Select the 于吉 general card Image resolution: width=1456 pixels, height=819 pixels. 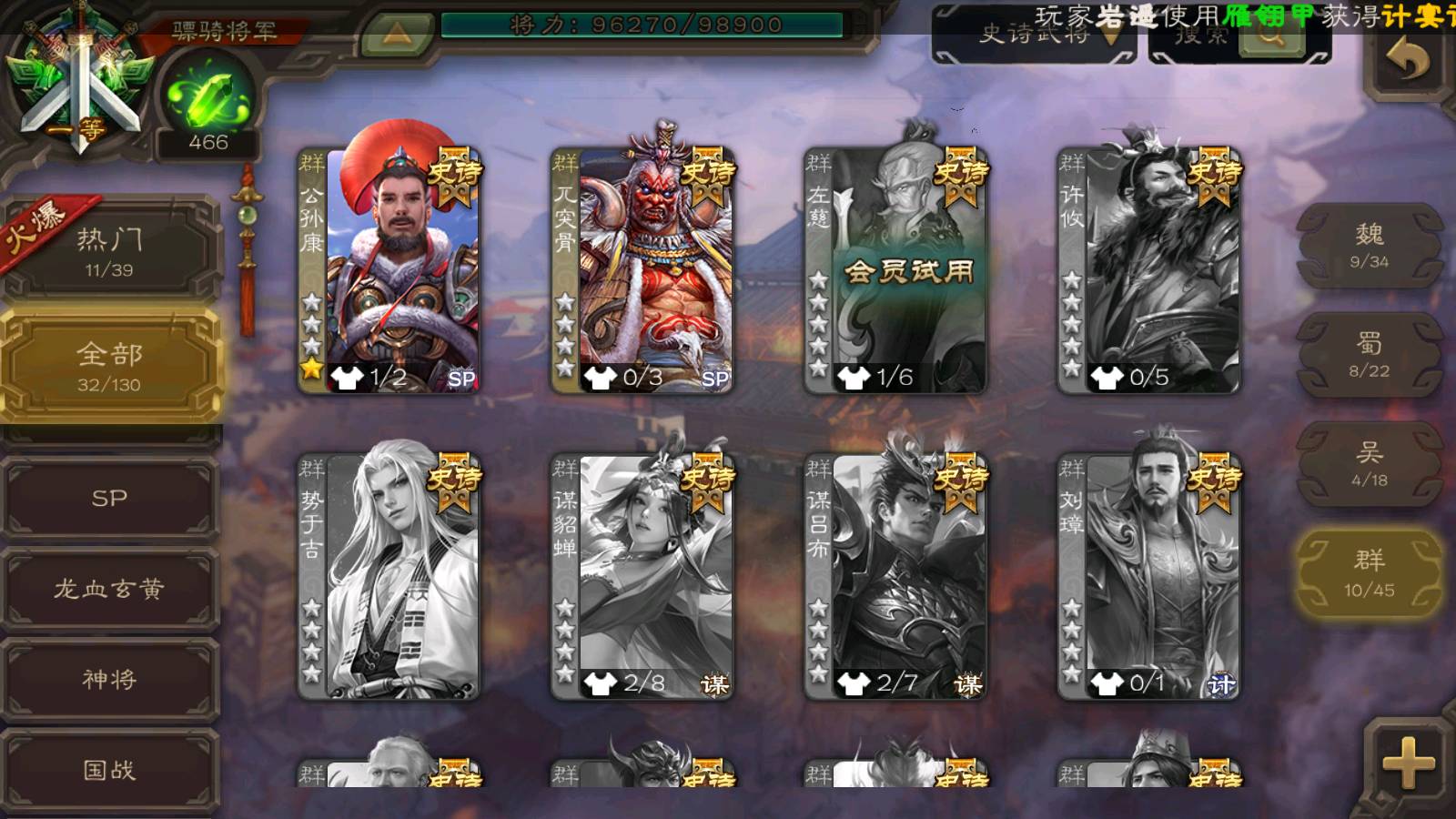pos(389,577)
